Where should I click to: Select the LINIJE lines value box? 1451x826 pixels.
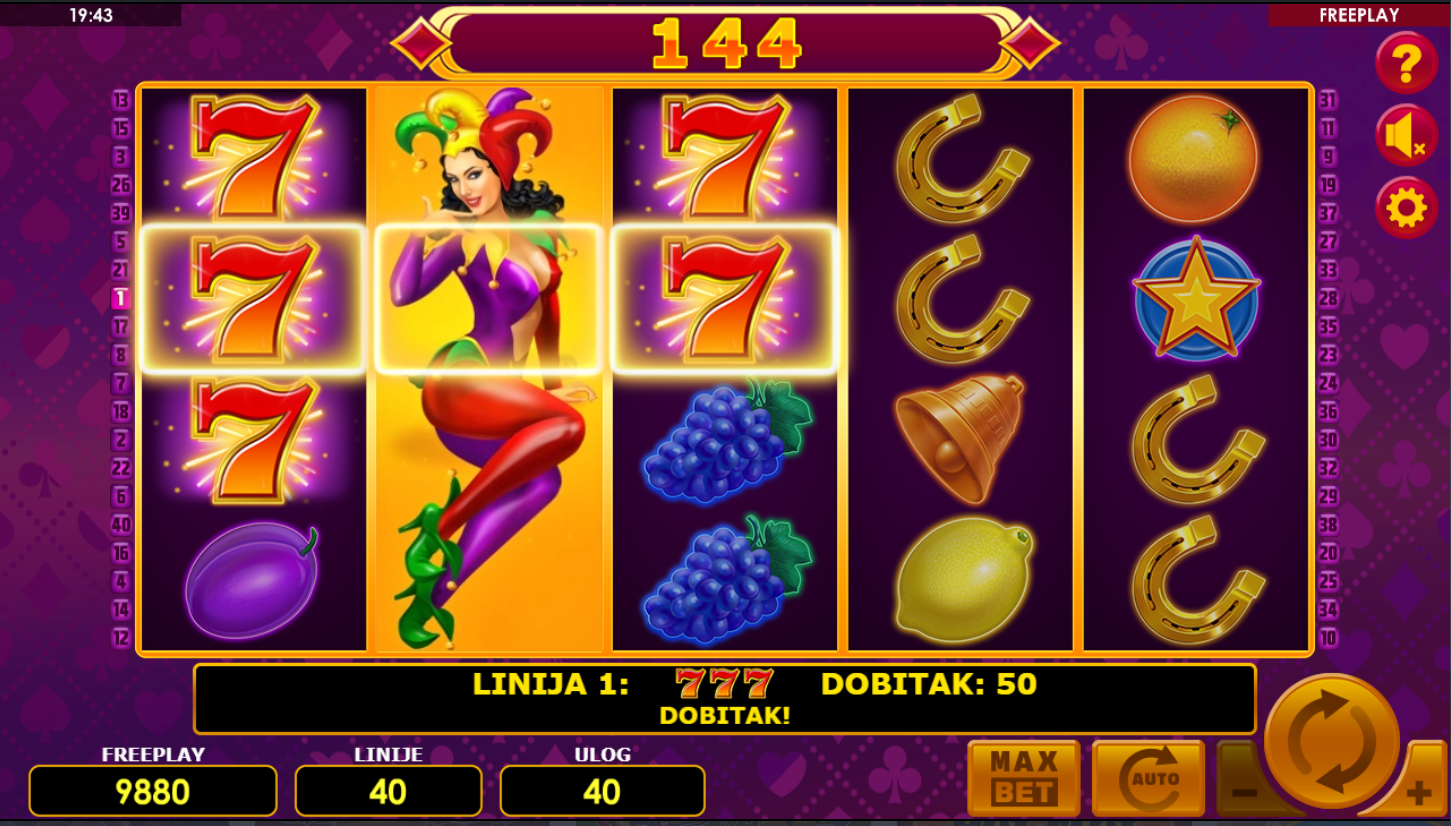[x=388, y=791]
